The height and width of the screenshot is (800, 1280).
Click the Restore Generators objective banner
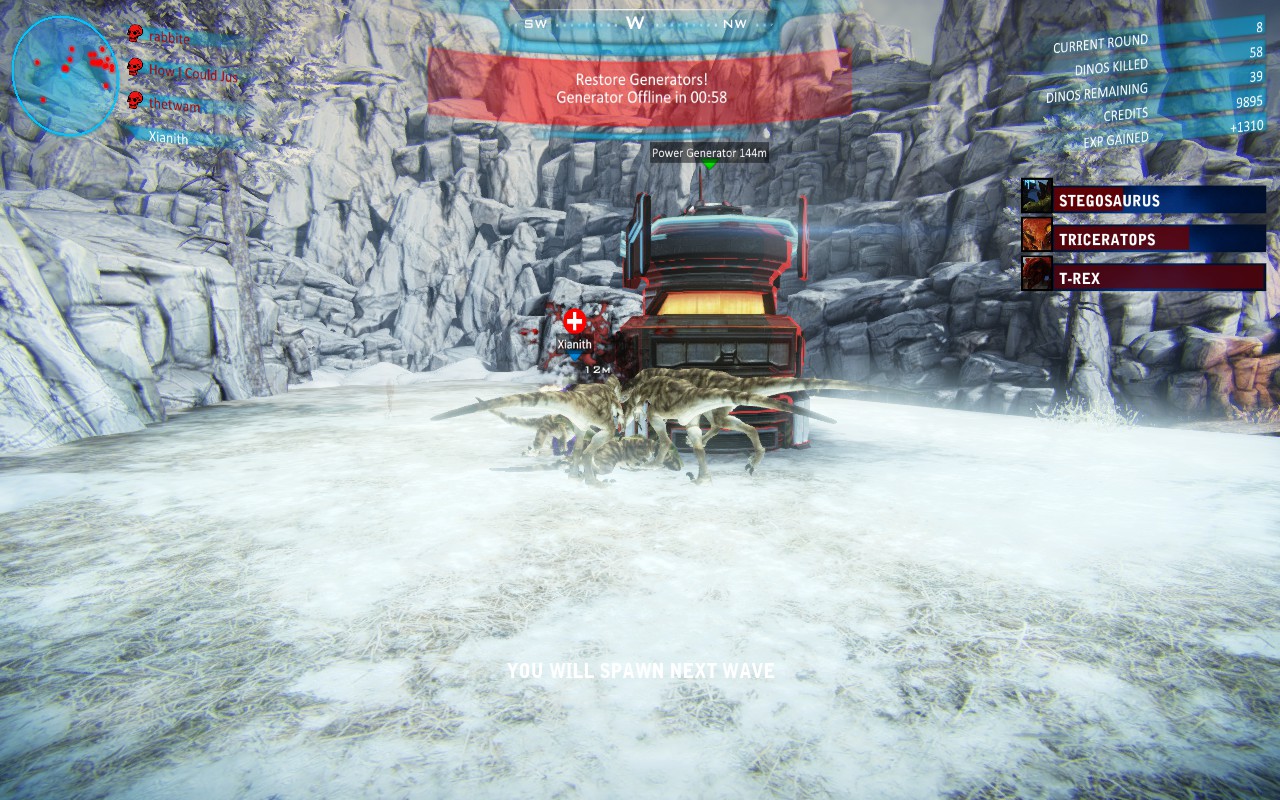click(641, 88)
